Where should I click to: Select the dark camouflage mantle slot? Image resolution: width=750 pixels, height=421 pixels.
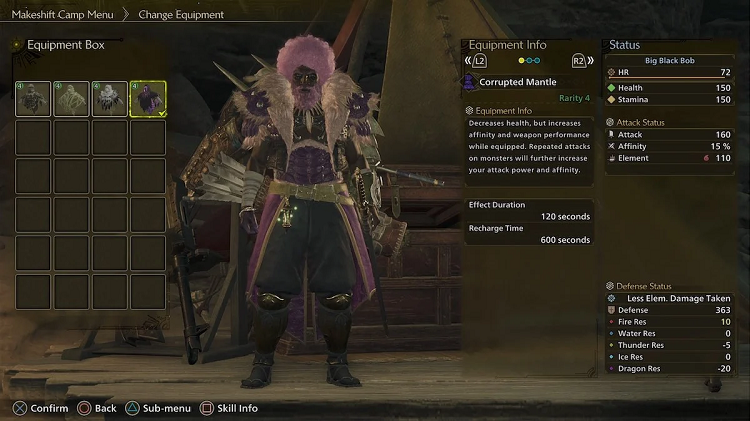pos(33,99)
